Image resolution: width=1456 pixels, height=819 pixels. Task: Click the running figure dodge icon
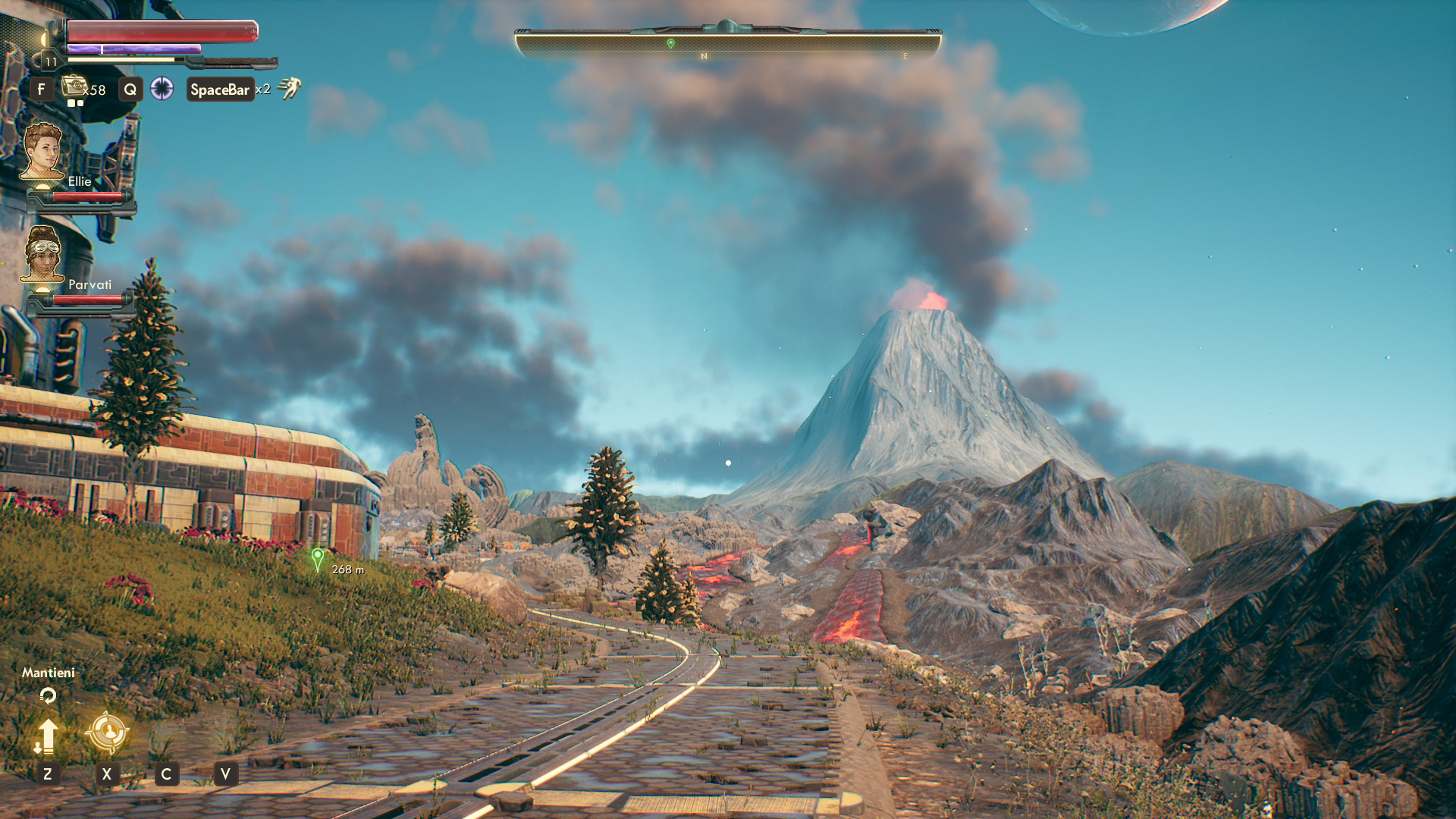coord(289,89)
